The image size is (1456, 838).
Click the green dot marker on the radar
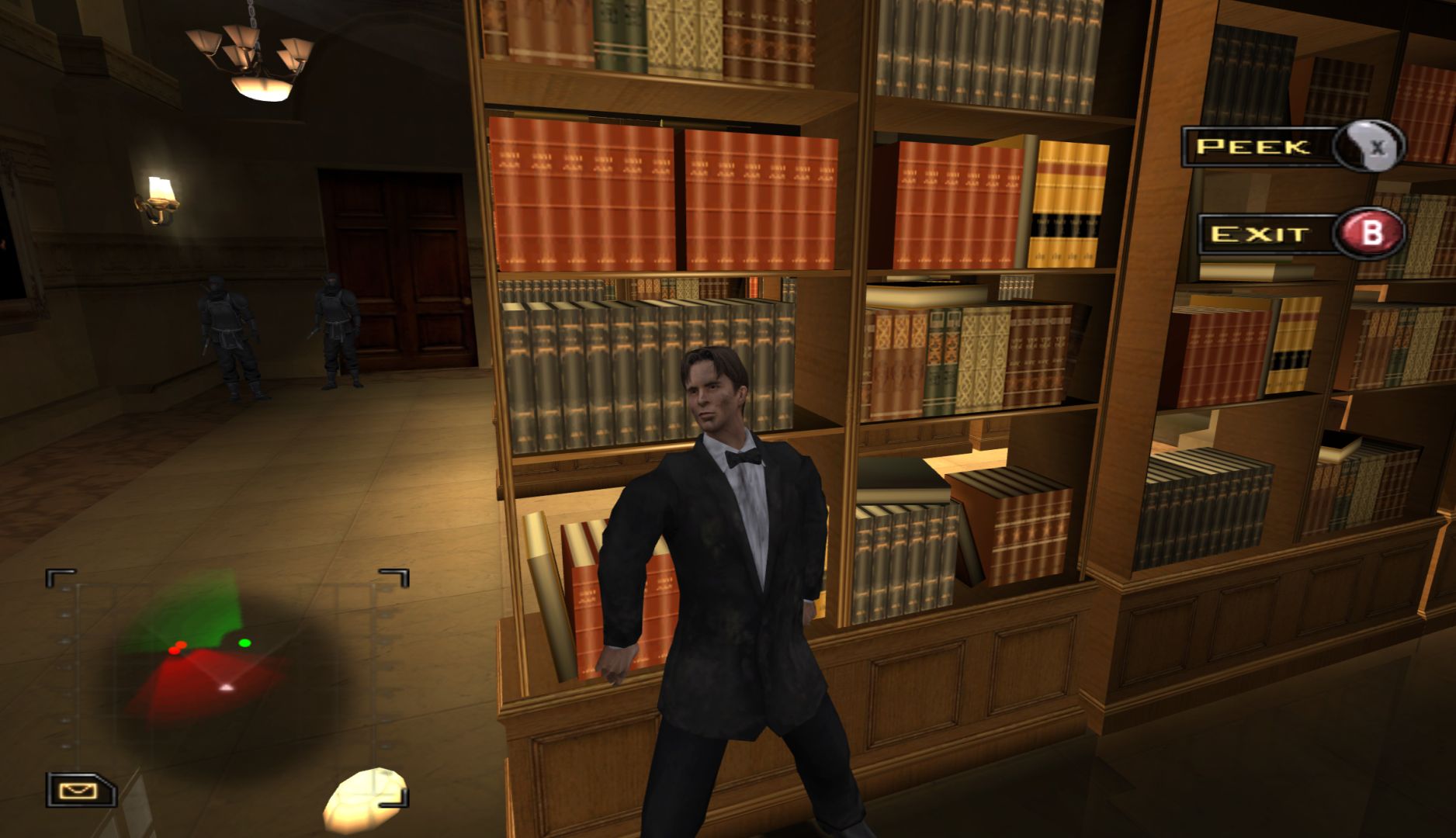(x=245, y=642)
